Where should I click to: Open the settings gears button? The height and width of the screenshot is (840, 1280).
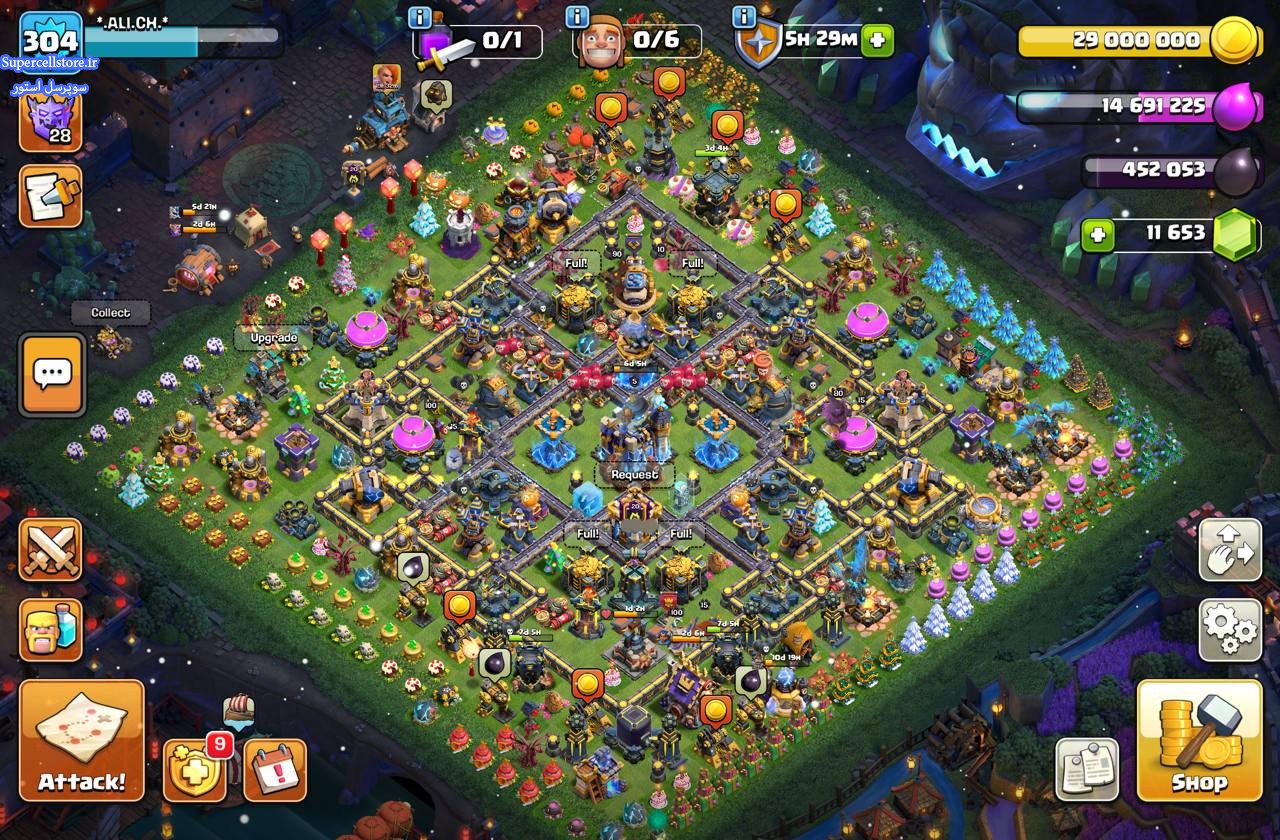(1229, 630)
